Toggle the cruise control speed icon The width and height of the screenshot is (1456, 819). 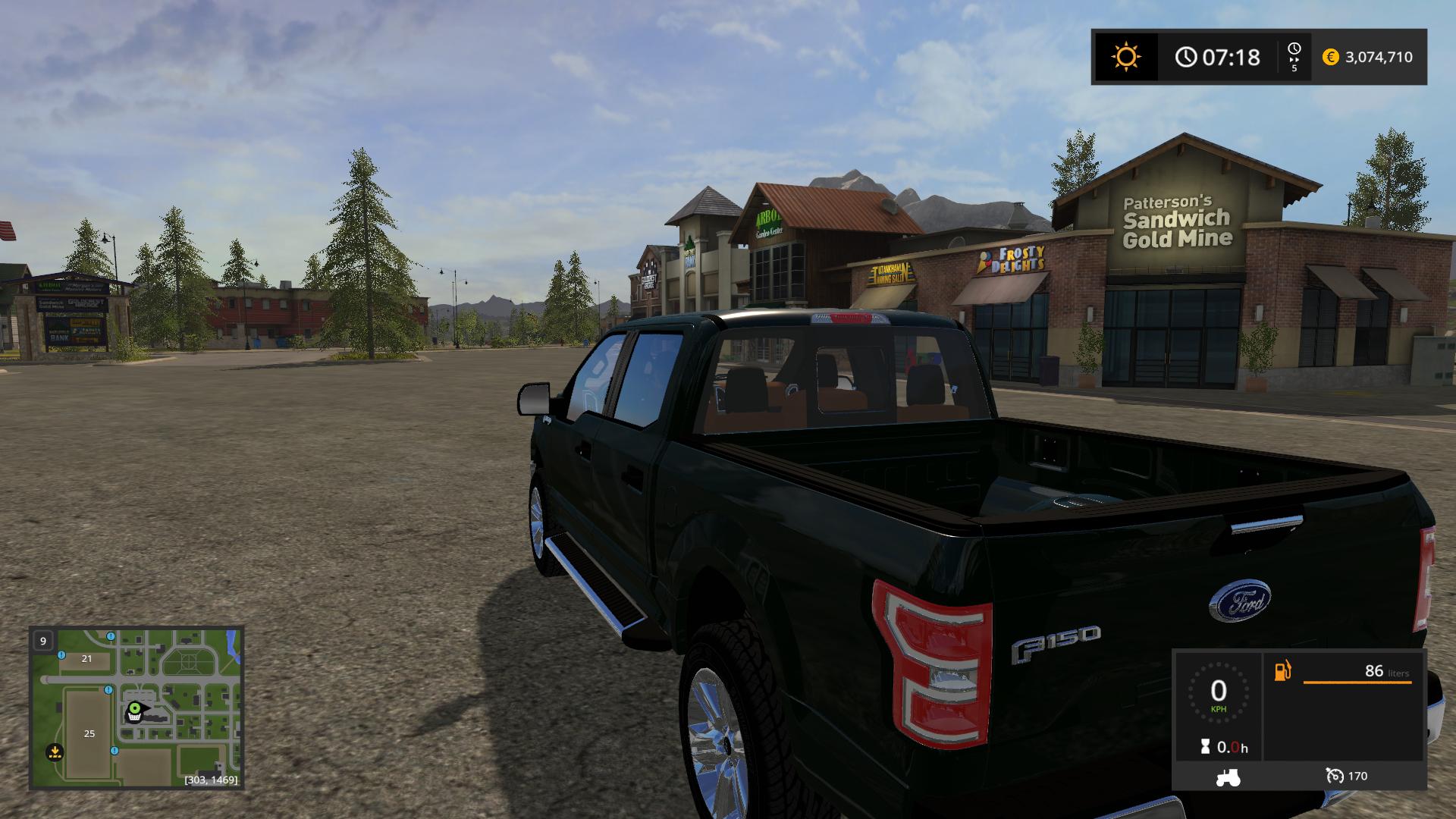click(x=1334, y=776)
